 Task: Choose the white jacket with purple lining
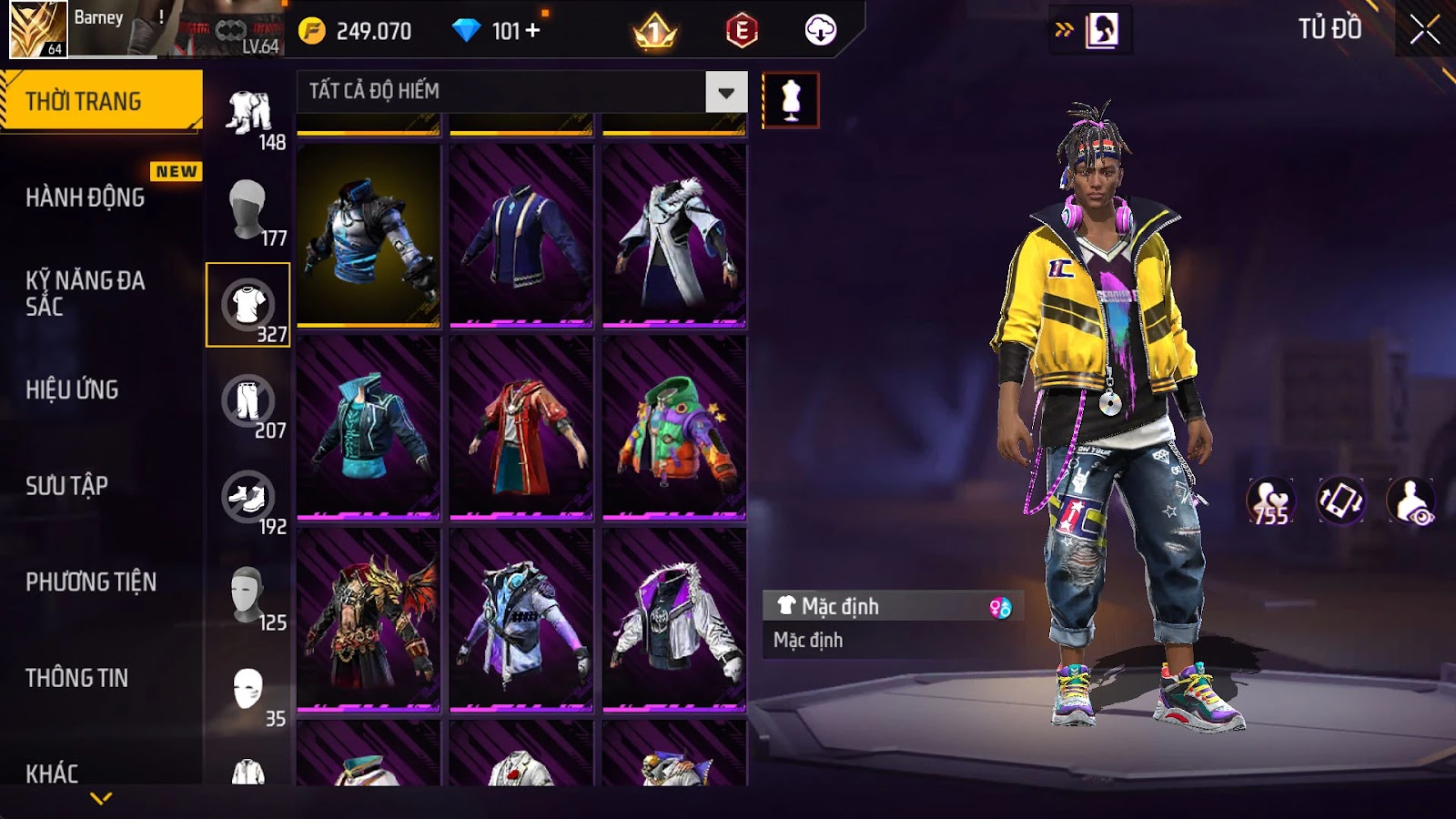(x=674, y=619)
